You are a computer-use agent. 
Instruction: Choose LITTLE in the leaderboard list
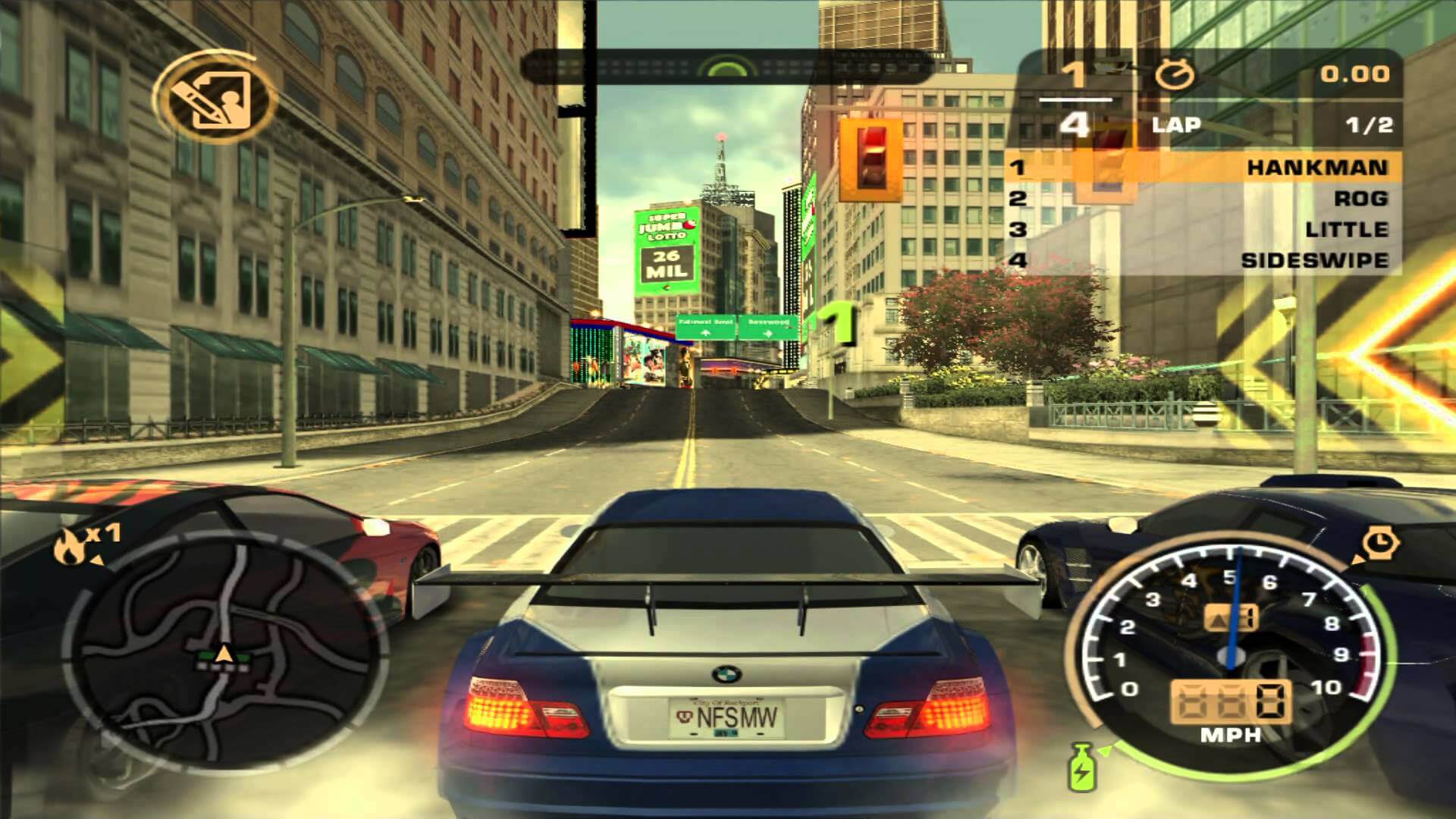1346,229
